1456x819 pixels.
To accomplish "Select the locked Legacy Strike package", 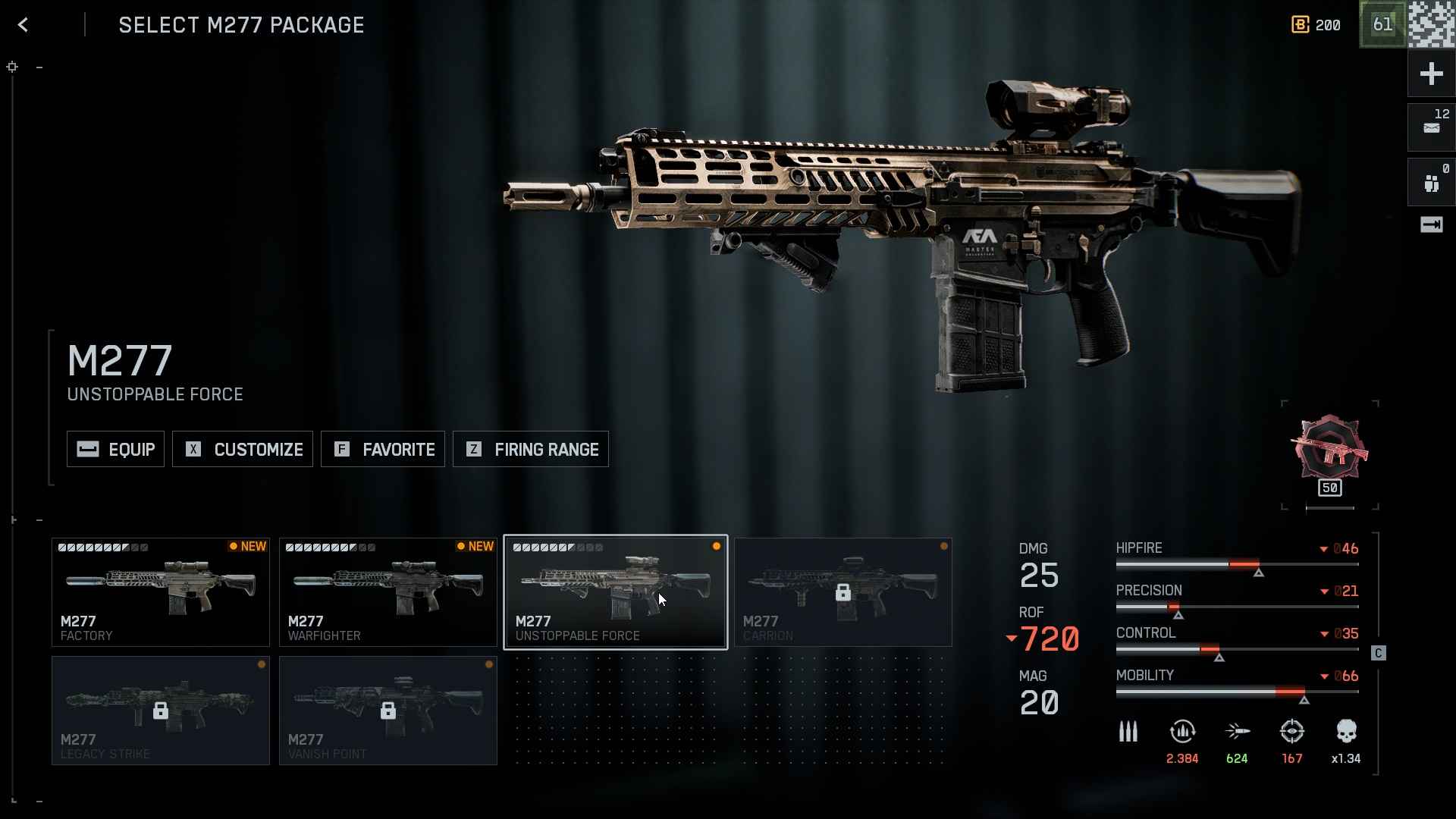I will click(161, 711).
